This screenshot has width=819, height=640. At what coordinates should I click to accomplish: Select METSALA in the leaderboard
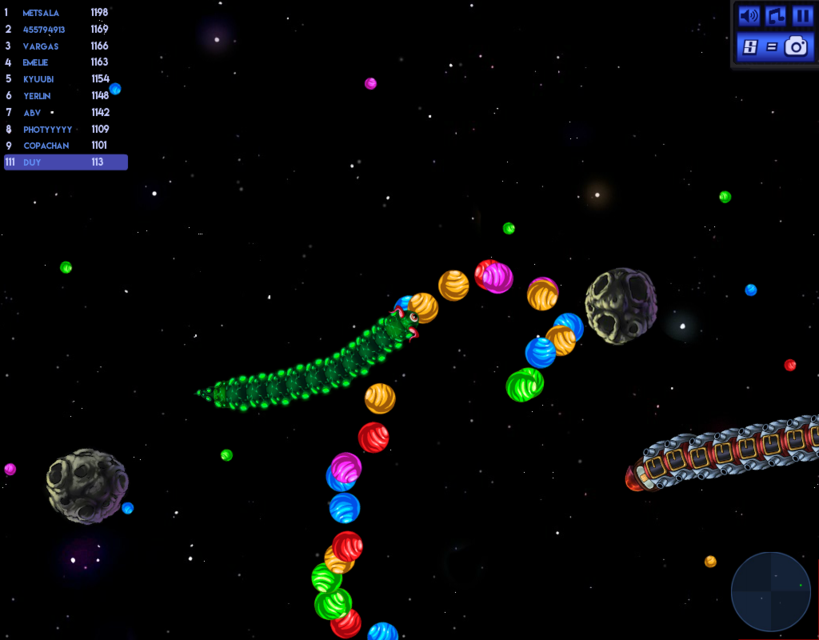pos(41,13)
